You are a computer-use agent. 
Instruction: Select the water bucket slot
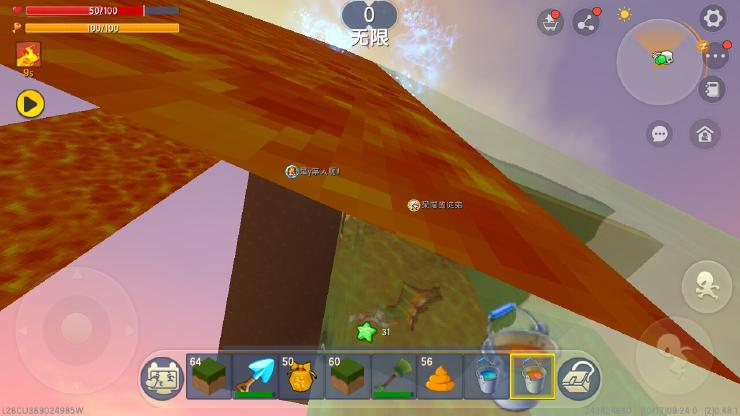point(486,376)
